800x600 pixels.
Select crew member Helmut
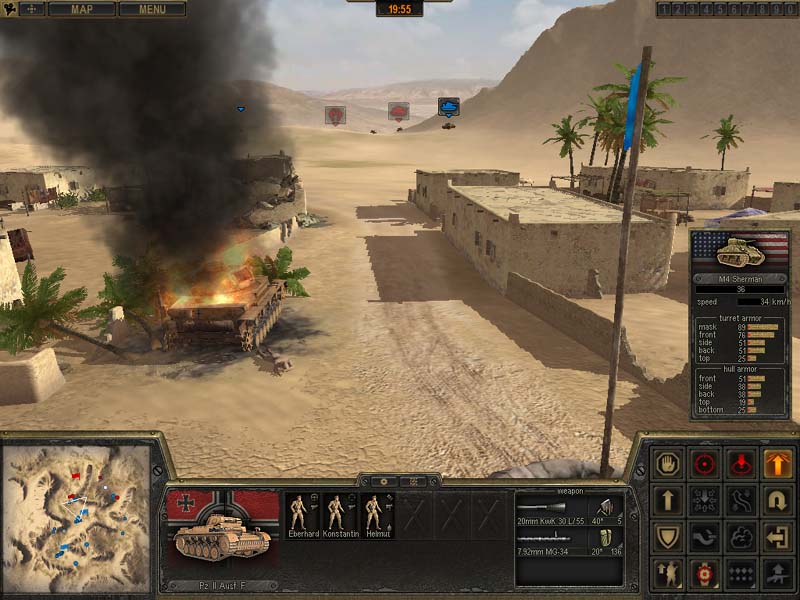tap(374, 516)
